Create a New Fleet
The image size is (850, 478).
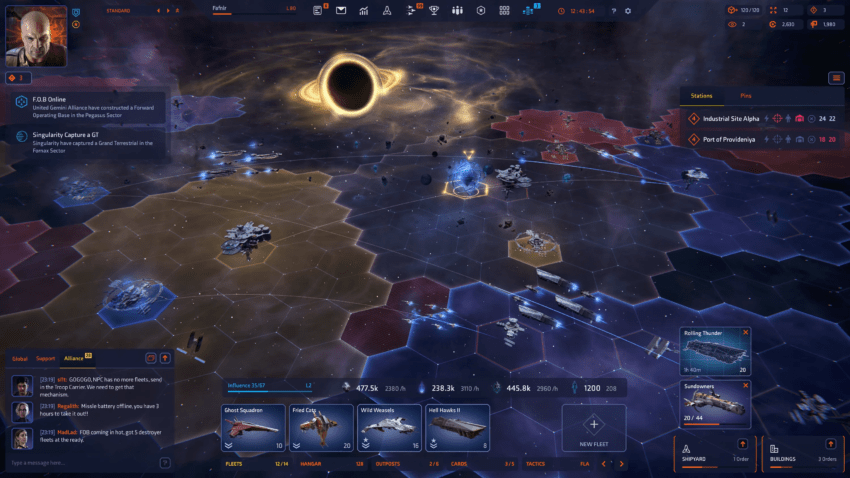[x=593, y=428]
